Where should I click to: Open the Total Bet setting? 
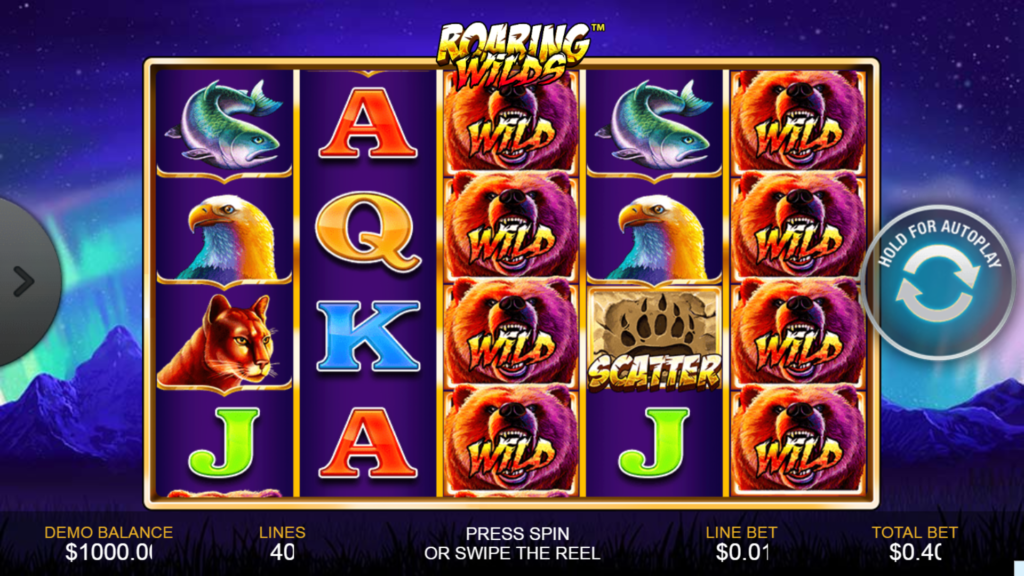914,542
